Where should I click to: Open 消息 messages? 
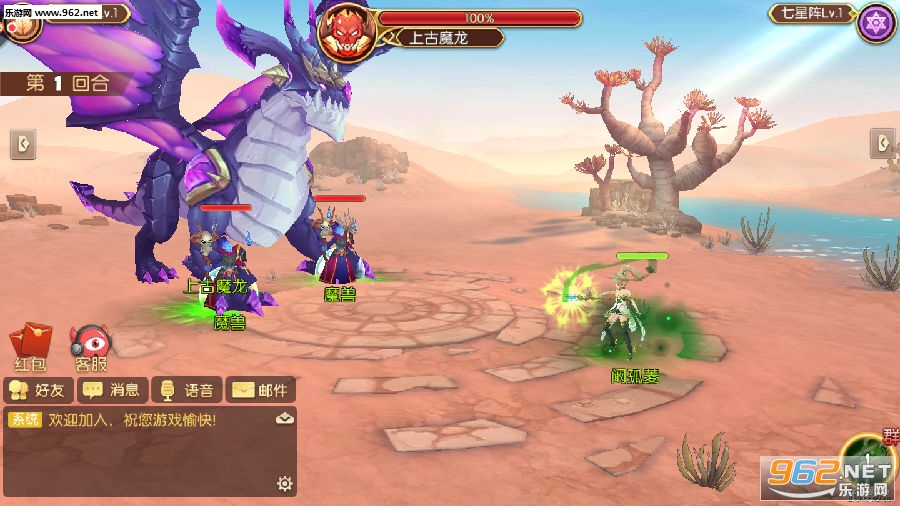pyautogui.click(x=112, y=390)
